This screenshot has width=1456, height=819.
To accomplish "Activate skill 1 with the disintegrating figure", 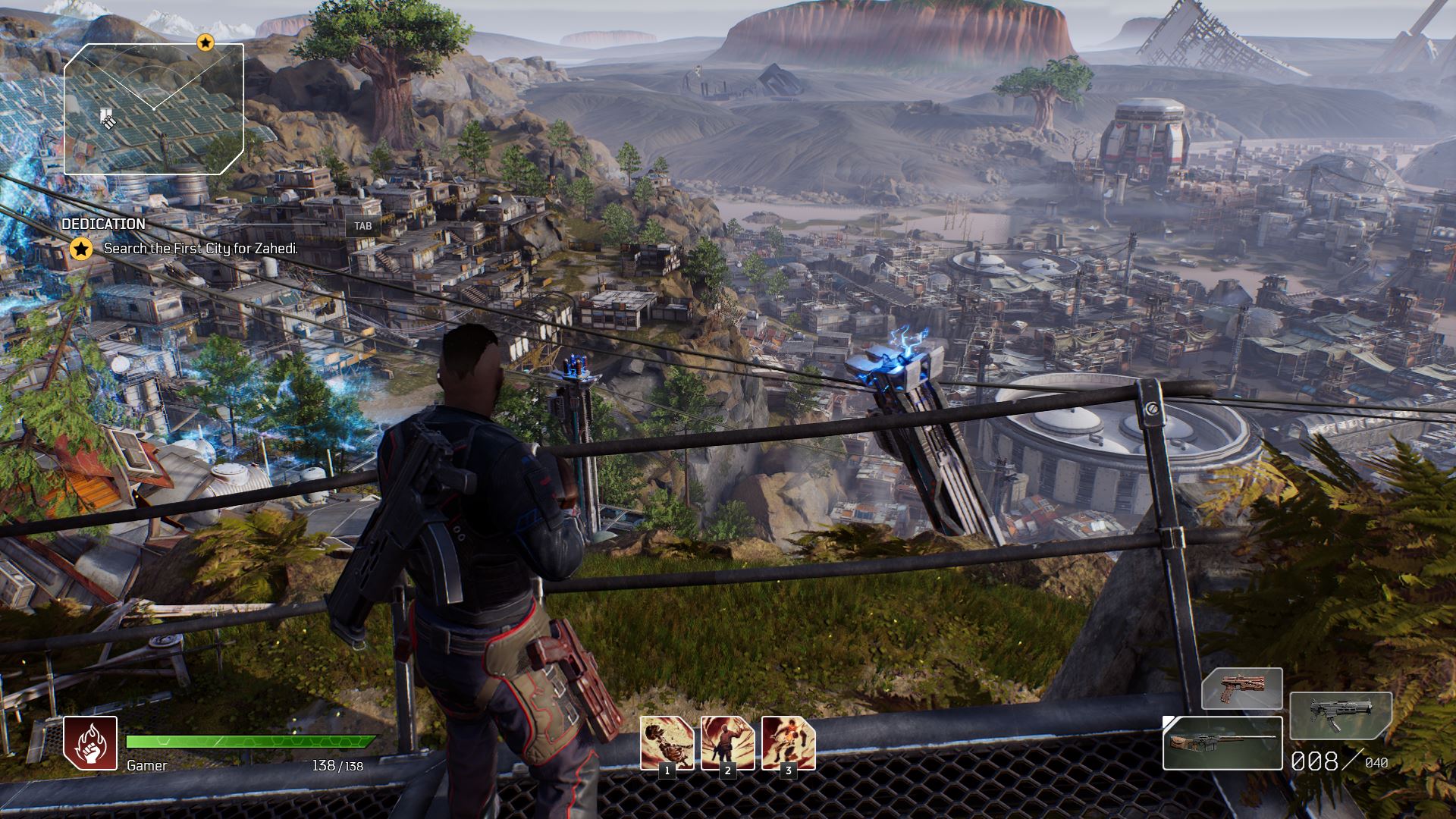I will pyautogui.click(x=667, y=742).
